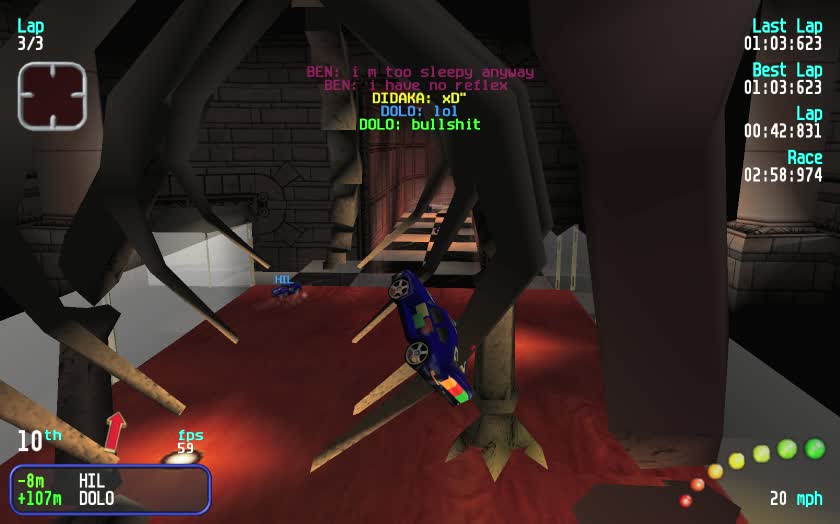Click the empty weapon pickup slot
The width and height of the screenshot is (840, 524).
click(52, 96)
